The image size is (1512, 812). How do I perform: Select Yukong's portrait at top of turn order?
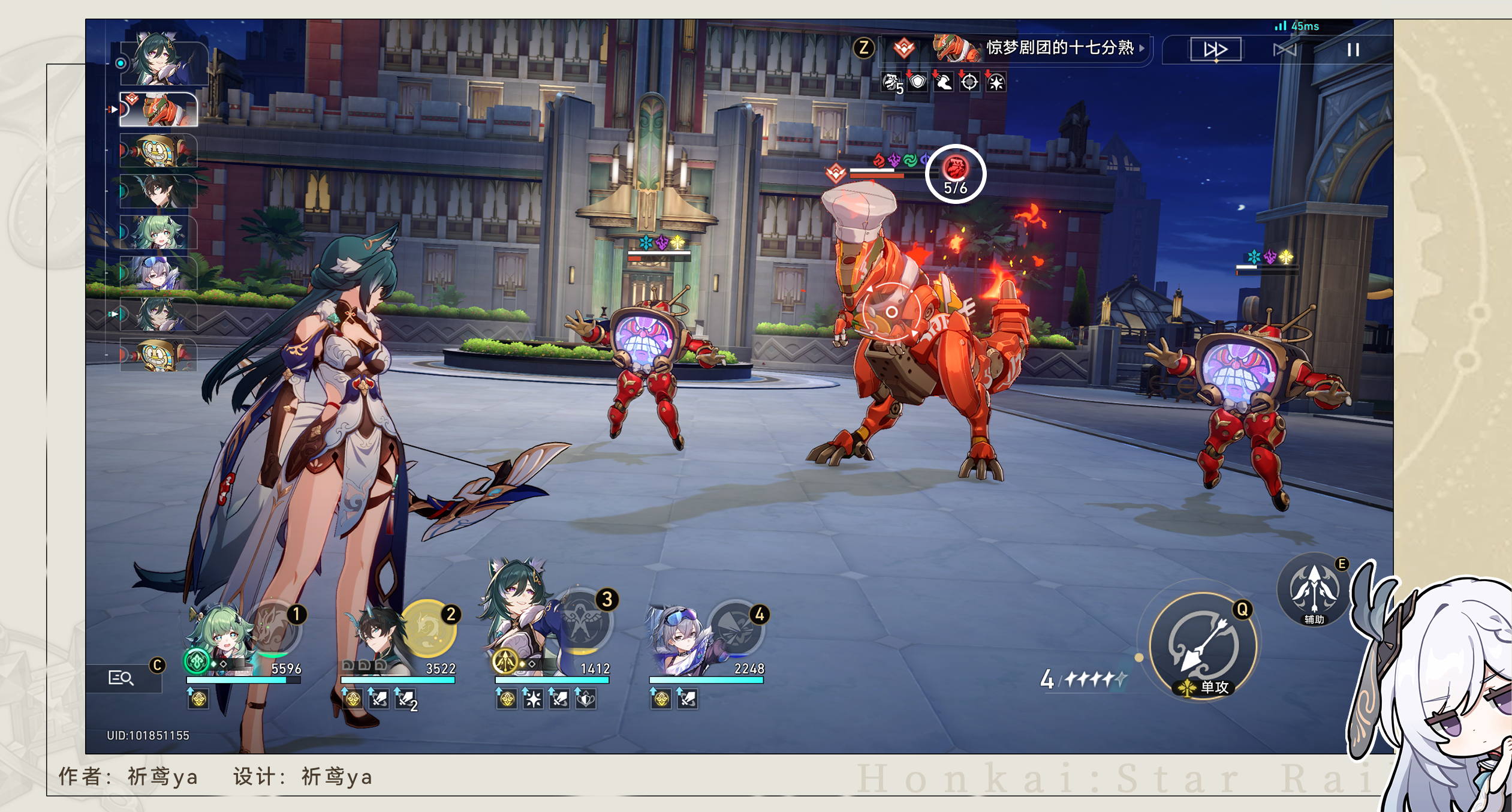click(x=162, y=60)
